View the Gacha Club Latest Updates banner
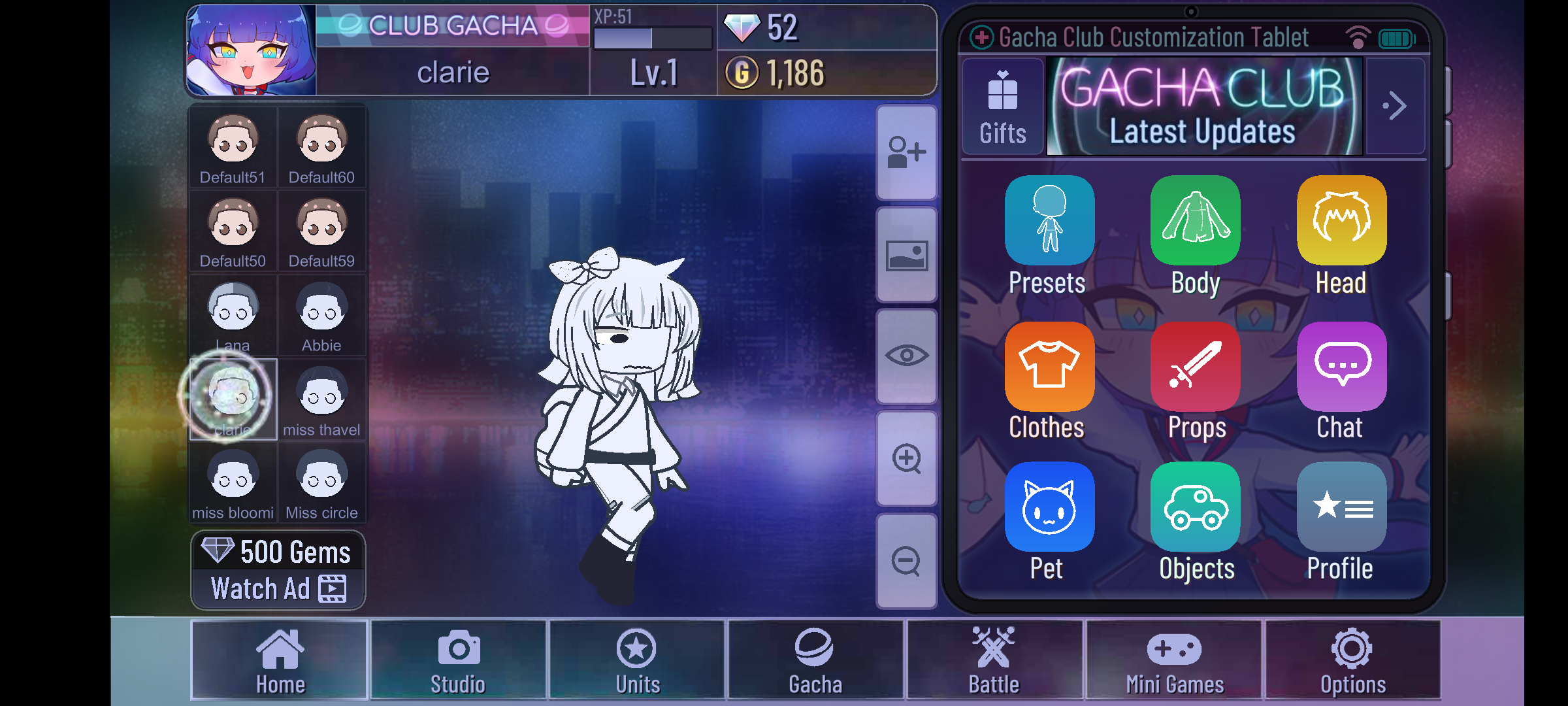This screenshot has width=1568, height=706. click(1204, 107)
